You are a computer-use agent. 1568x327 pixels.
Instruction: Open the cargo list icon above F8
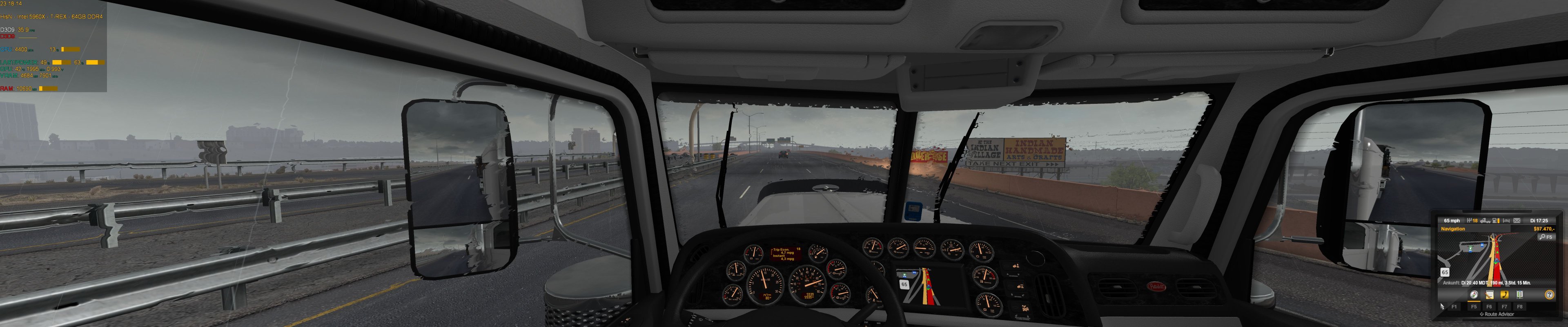[1519, 296]
